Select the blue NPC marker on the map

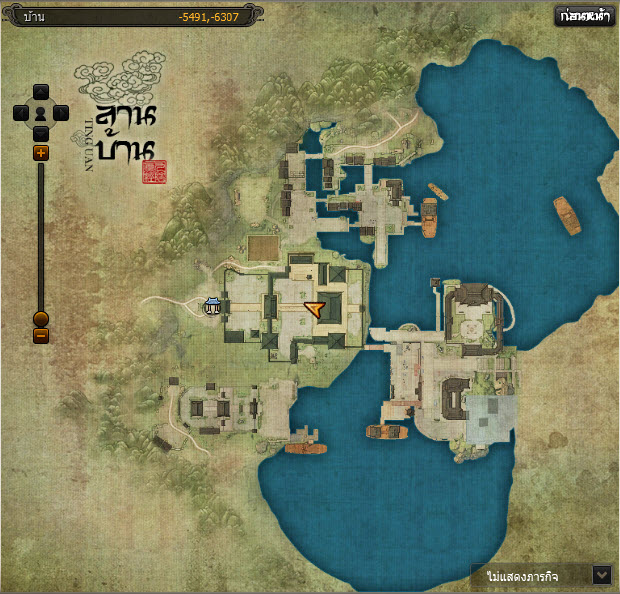coord(212,306)
